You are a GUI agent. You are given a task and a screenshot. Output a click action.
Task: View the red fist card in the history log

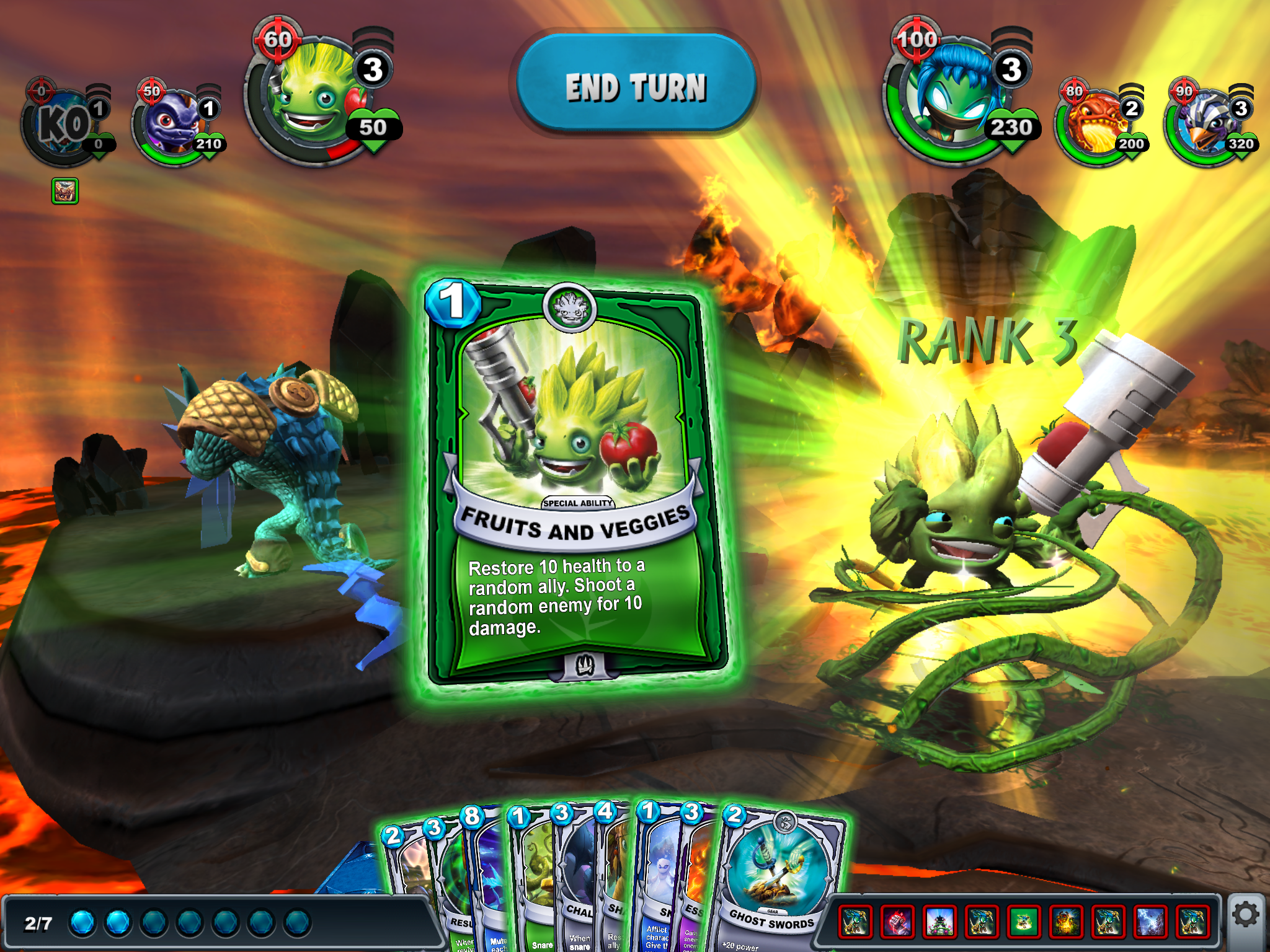(897, 920)
